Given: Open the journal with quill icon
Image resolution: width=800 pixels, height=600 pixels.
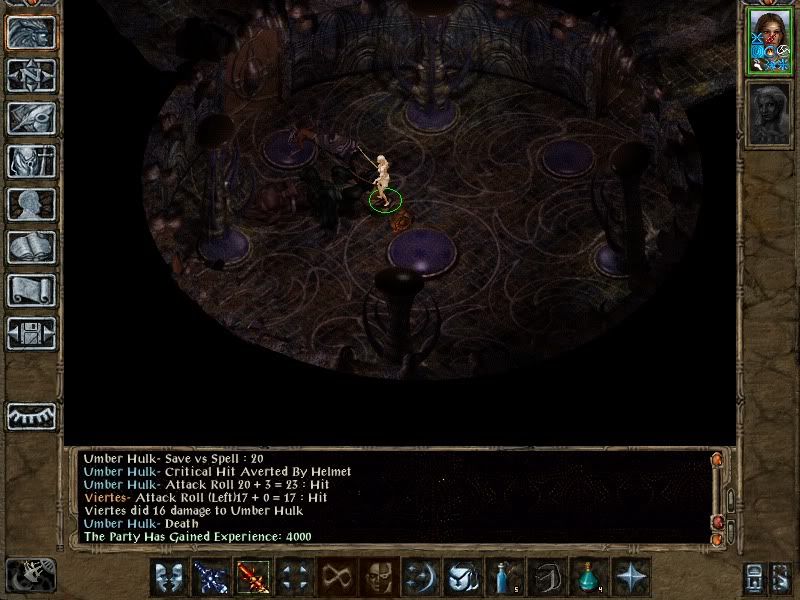Looking at the screenshot, I should 30,118.
